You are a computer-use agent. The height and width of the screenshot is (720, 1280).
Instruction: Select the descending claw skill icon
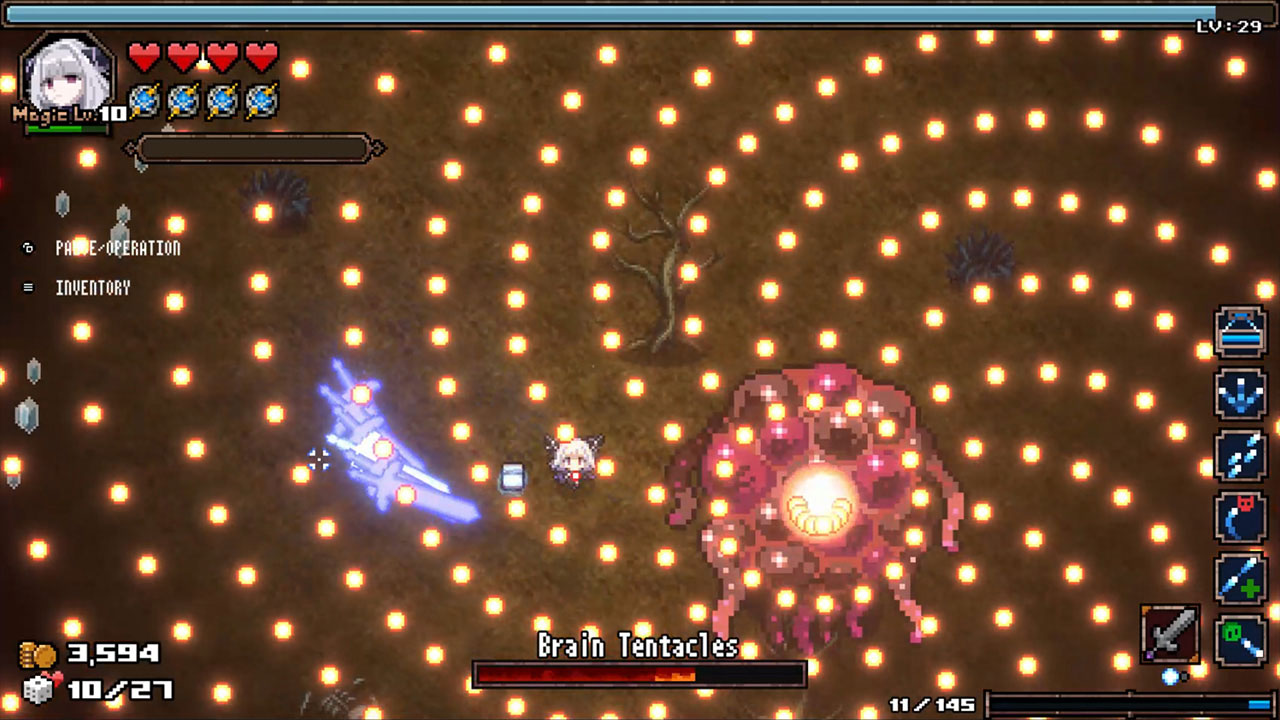(x=1240, y=394)
